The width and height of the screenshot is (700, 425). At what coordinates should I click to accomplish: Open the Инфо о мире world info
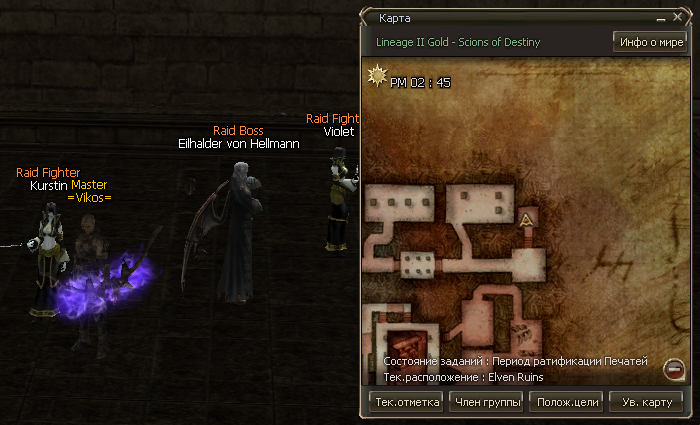click(649, 42)
